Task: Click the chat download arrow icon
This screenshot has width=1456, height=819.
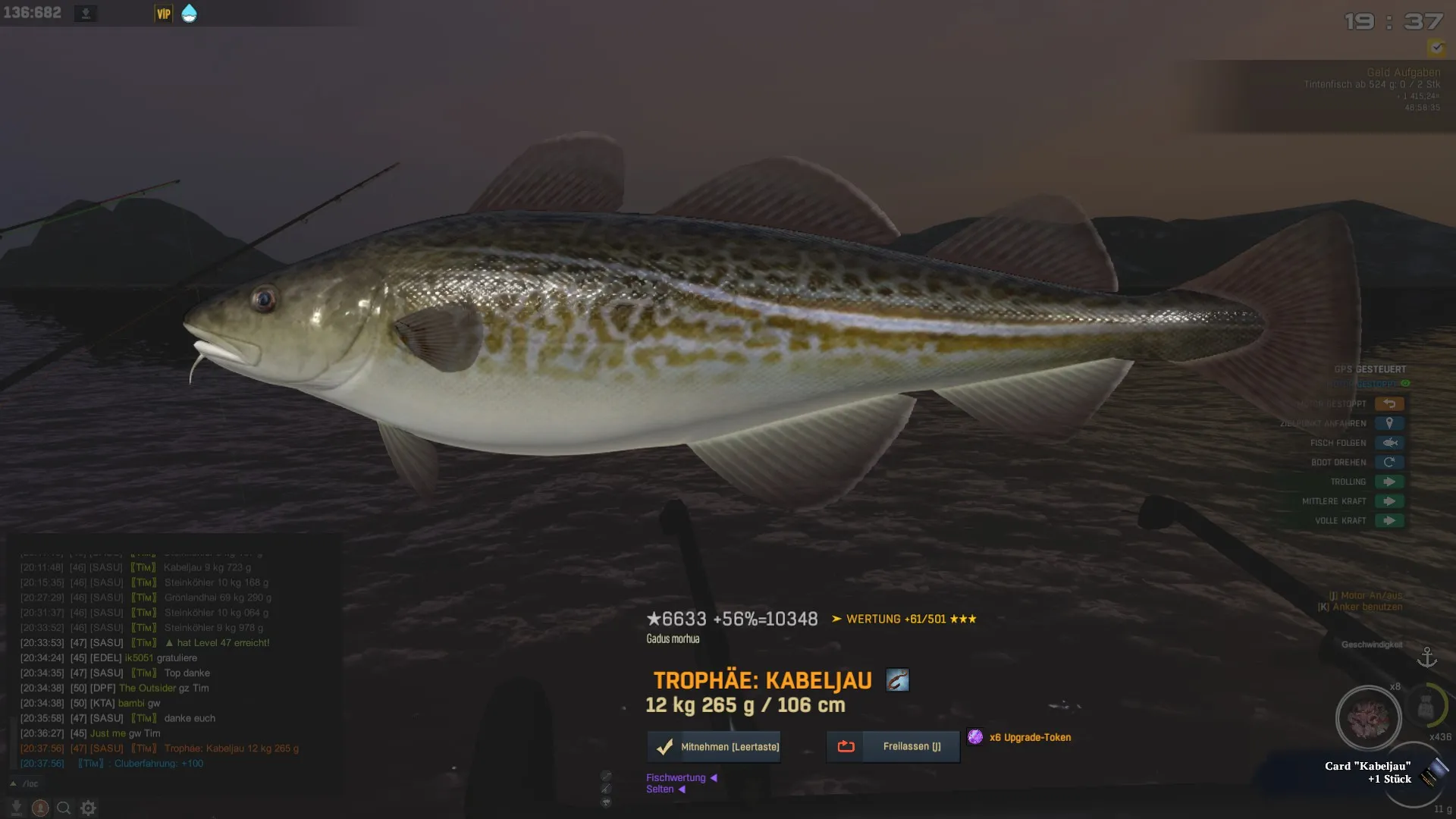Action: pyautogui.click(x=16, y=808)
